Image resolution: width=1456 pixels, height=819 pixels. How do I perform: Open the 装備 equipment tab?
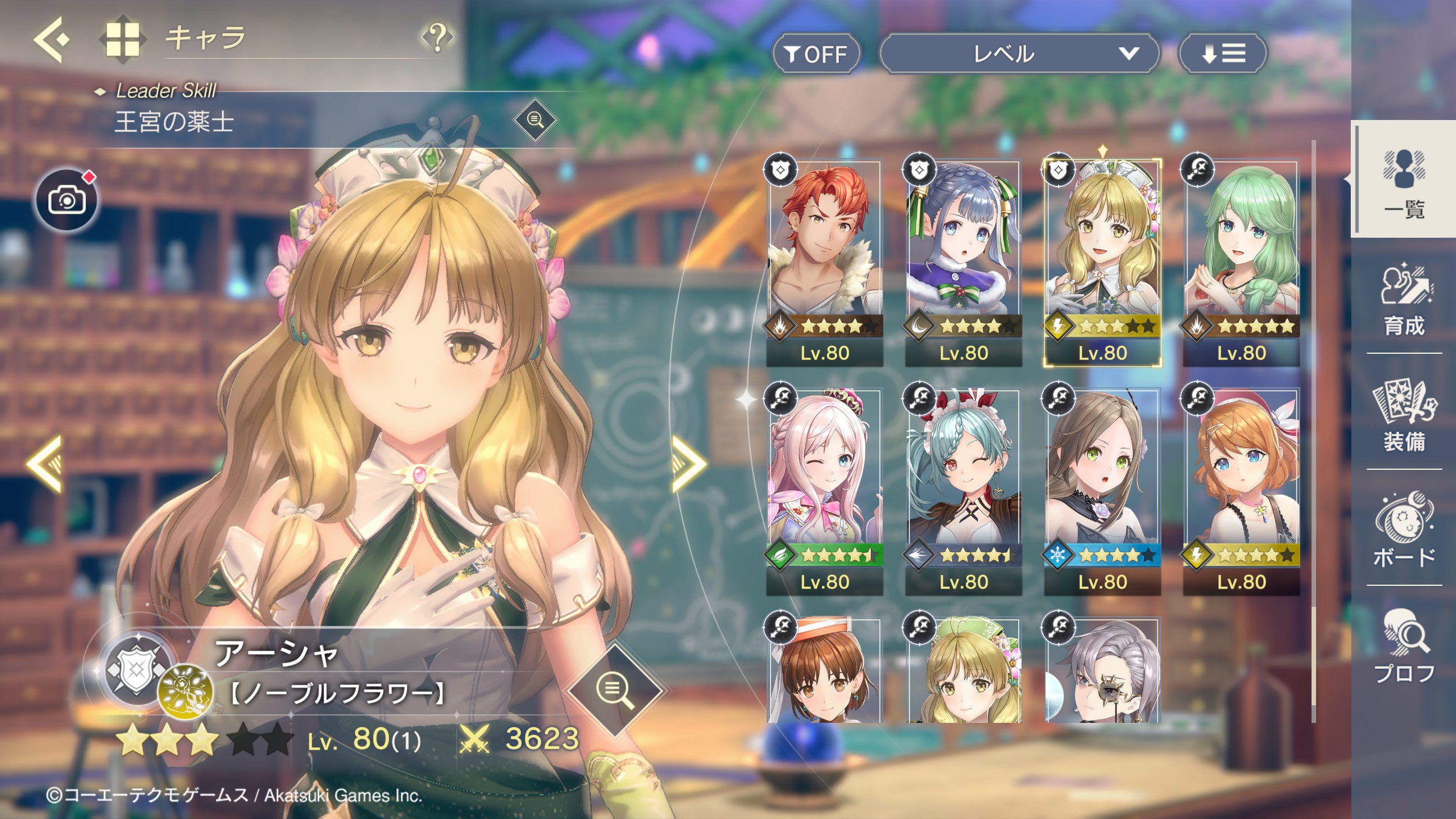click(x=1404, y=415)
